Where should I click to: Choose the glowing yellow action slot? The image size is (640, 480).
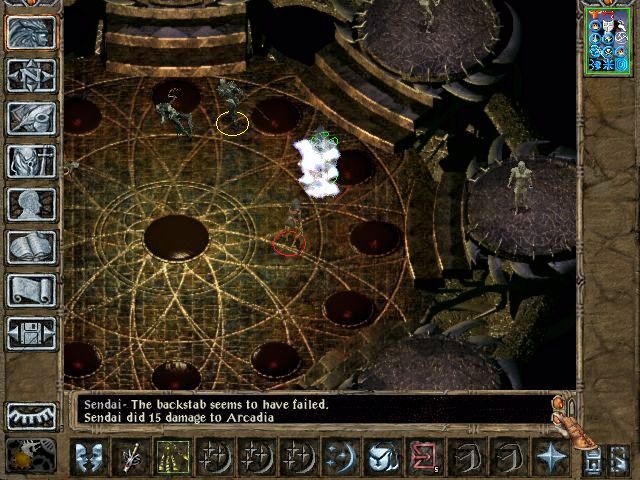point(173,457)
